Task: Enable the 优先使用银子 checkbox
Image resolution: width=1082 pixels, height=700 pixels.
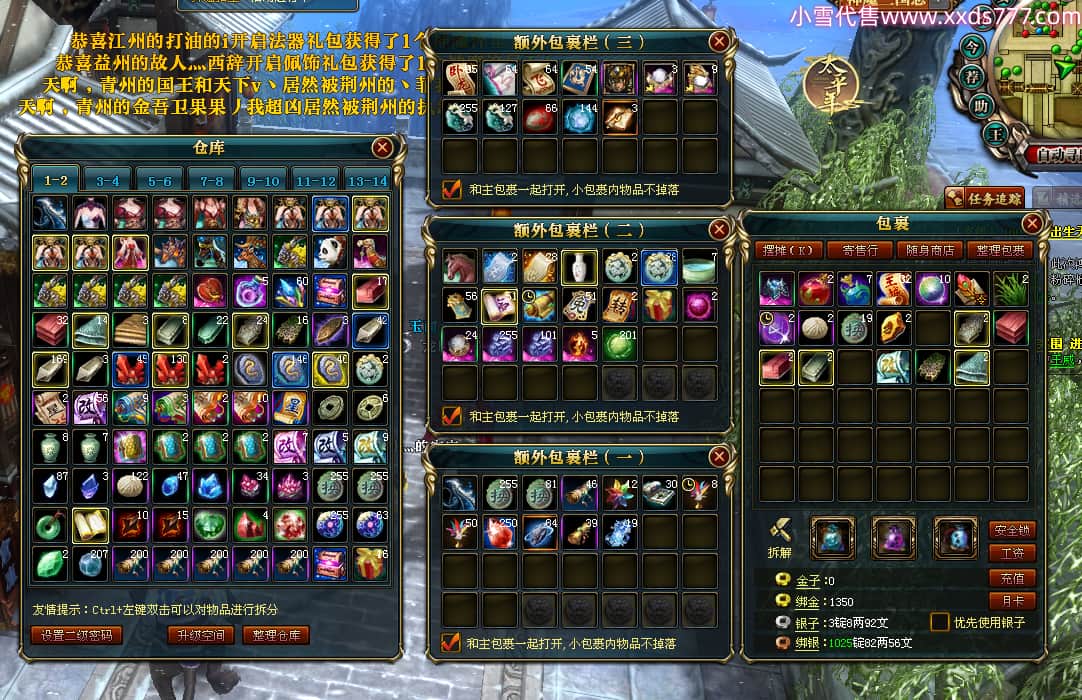Action: (x=939, y=622)
